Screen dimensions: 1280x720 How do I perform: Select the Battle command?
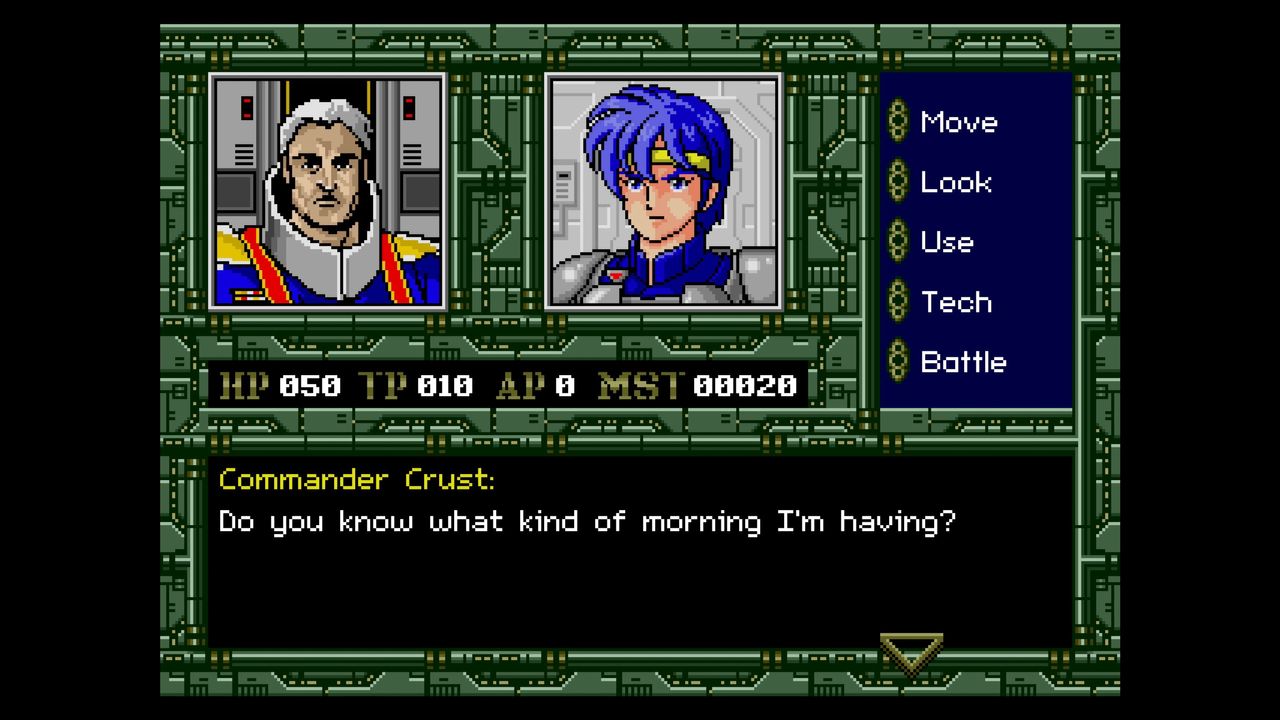[x=962, y=363]
